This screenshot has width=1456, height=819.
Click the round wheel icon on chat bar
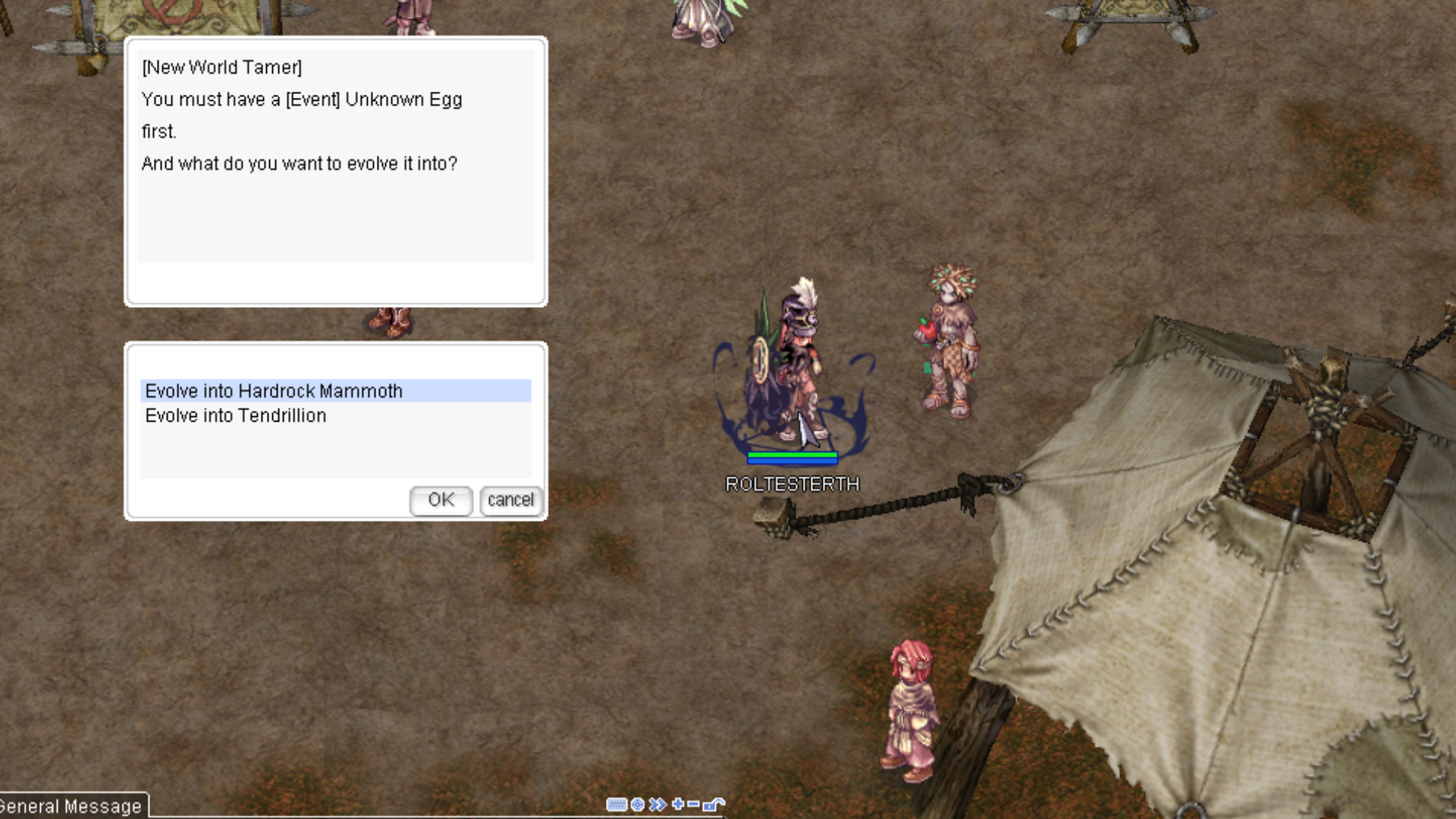(x=638, y=805)
